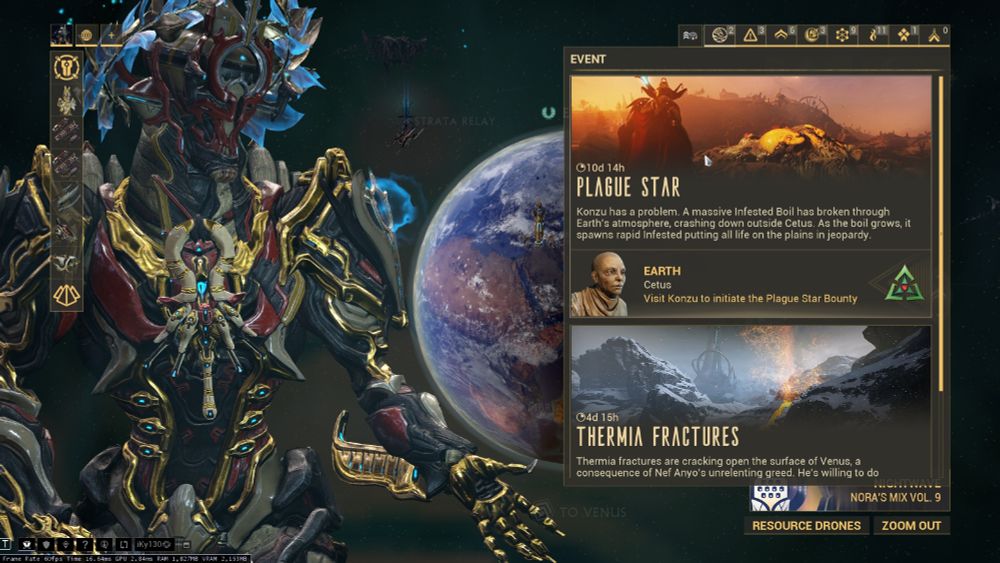Open the Resource Drones panel
Image resolution: width=1000 pixels, height=563 pixels.
coord(806,526)
